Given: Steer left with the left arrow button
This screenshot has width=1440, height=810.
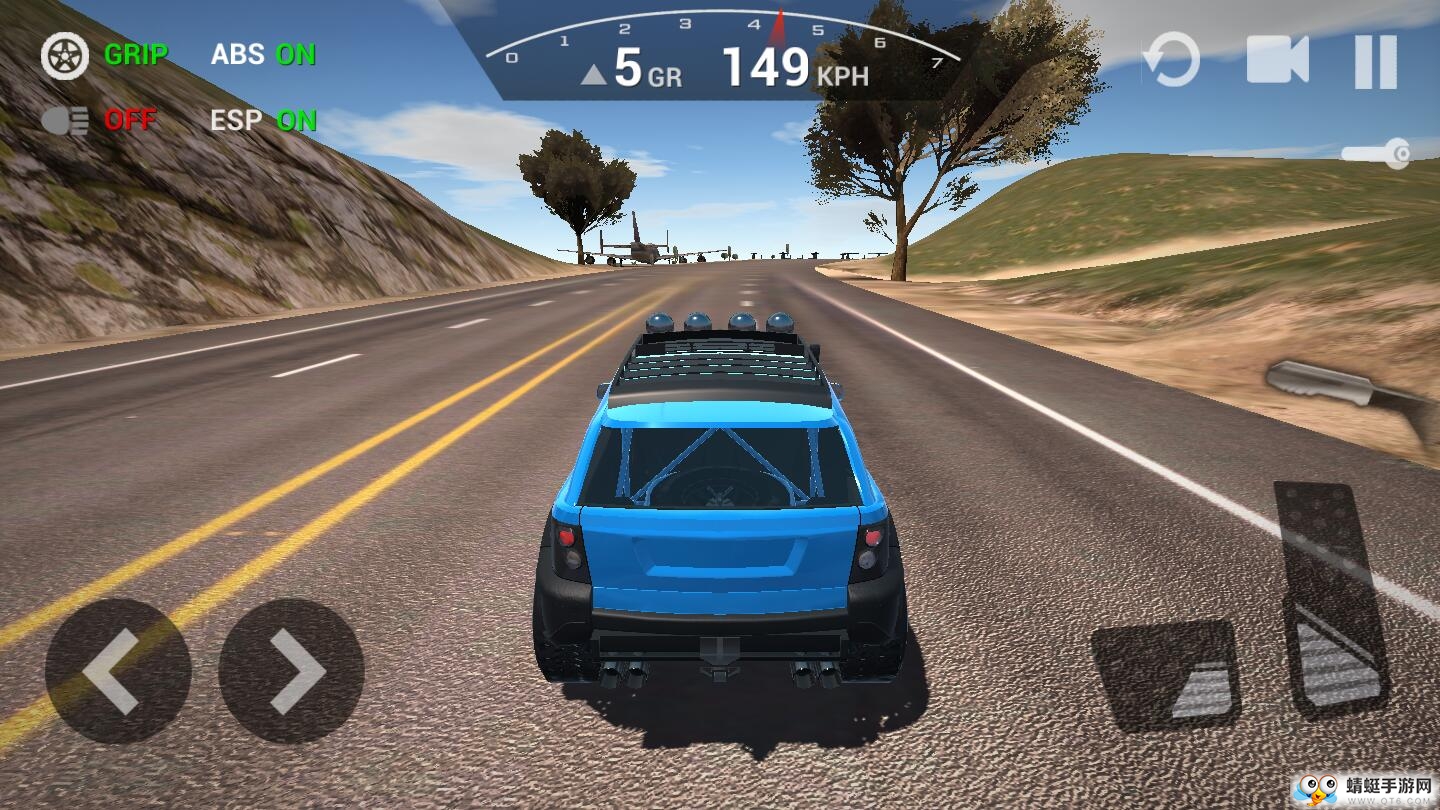Looking at the screenshot, I should coord(117,671).
